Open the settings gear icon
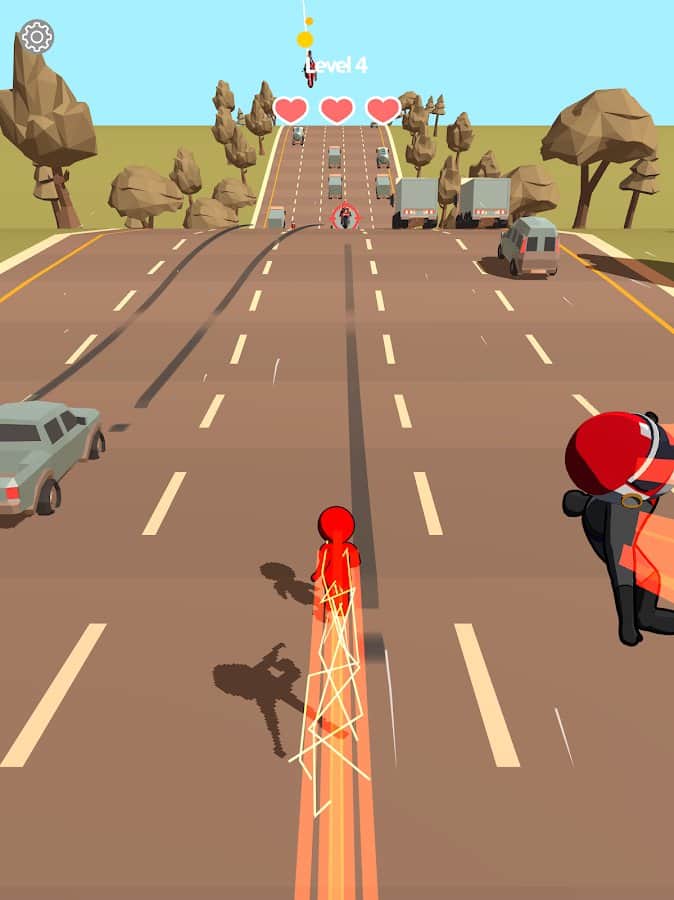Image resolution: width=674 pixels, height=900 pixels. coord(37,37)
